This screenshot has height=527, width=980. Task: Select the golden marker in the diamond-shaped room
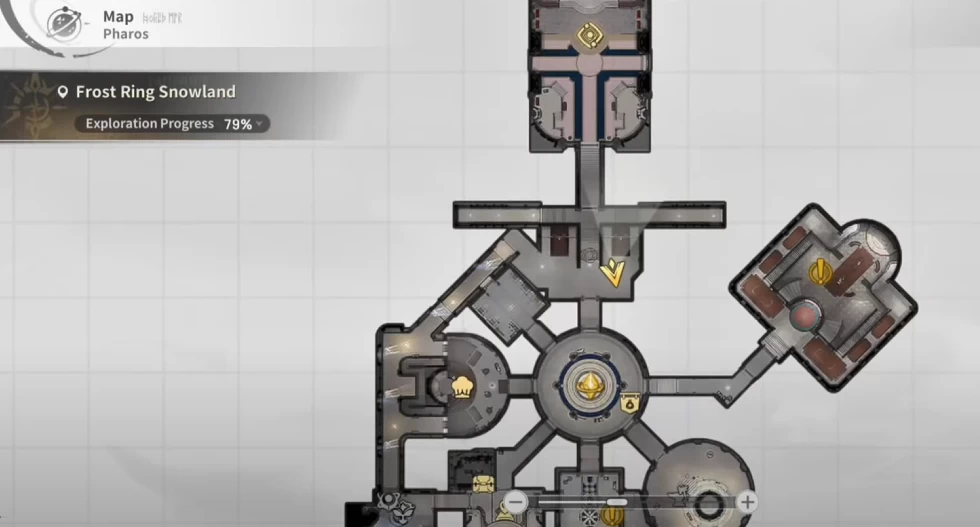pyautogui.click(x=821, y=270)
